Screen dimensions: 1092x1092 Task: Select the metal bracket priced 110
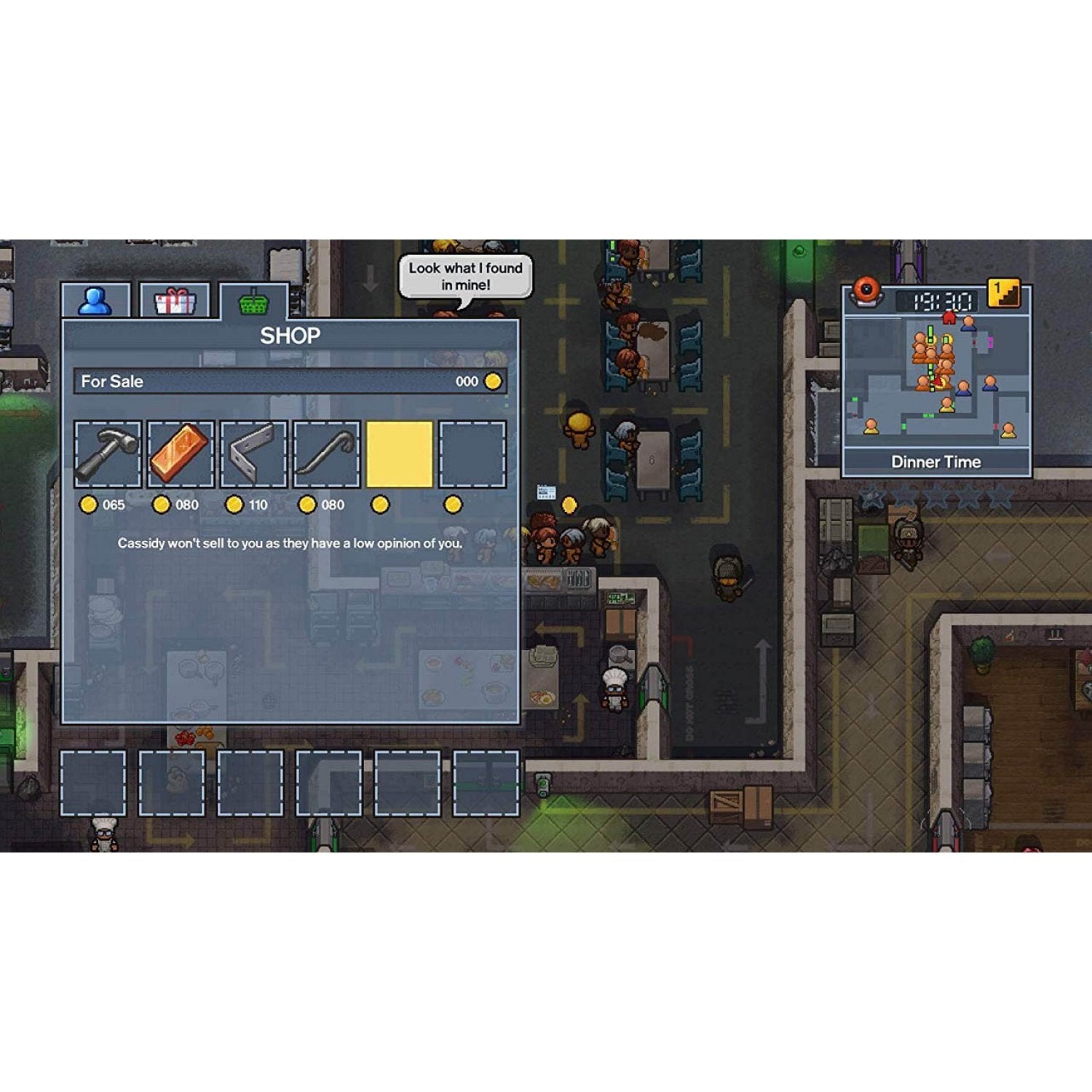coord(254,453)
